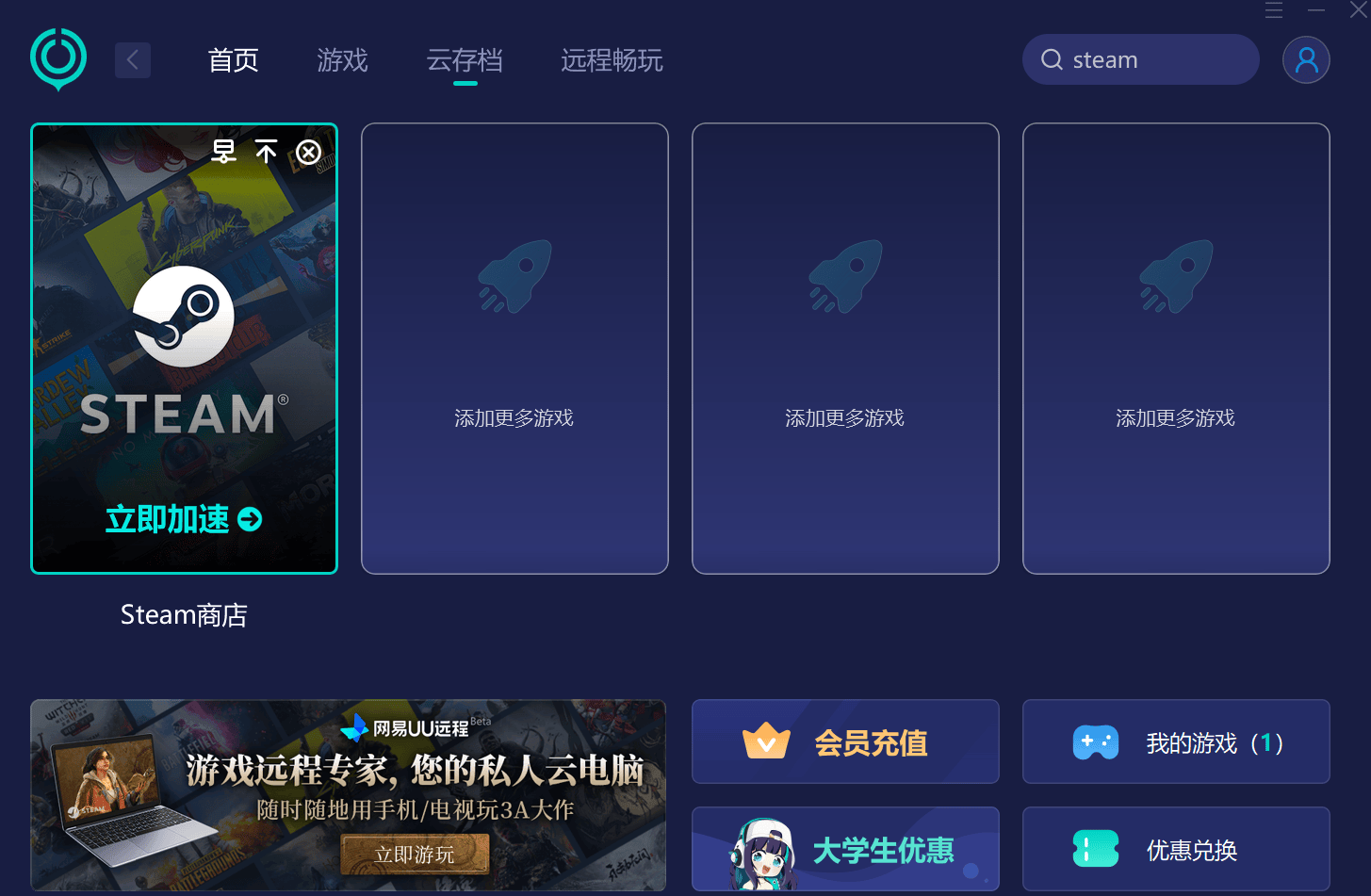Open the user avatar profile icon

point(1306,58)
